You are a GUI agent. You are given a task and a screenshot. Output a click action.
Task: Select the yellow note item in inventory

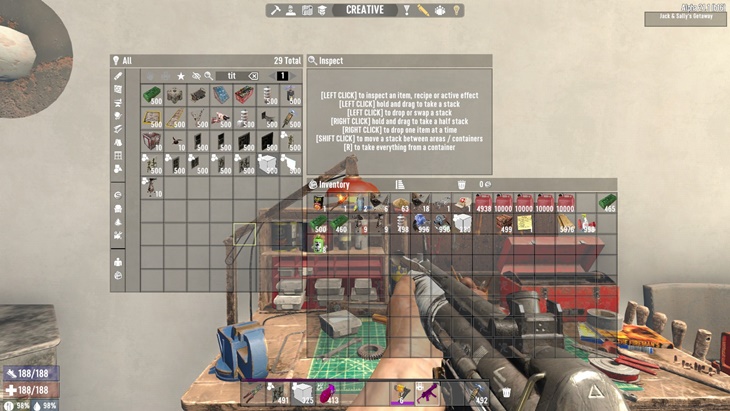523,223
